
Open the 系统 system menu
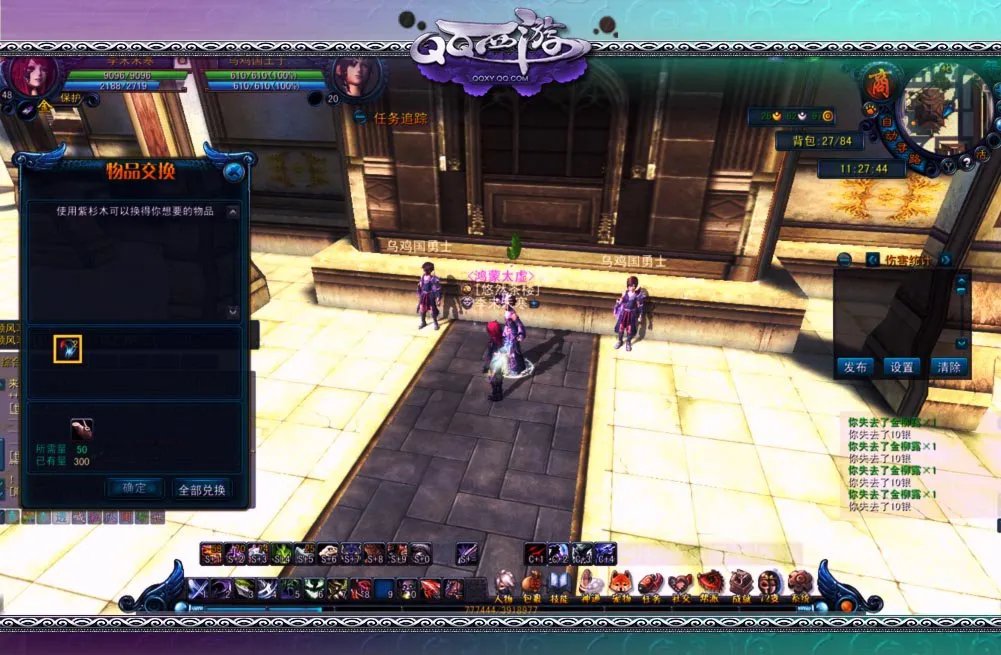coord(800,585)
